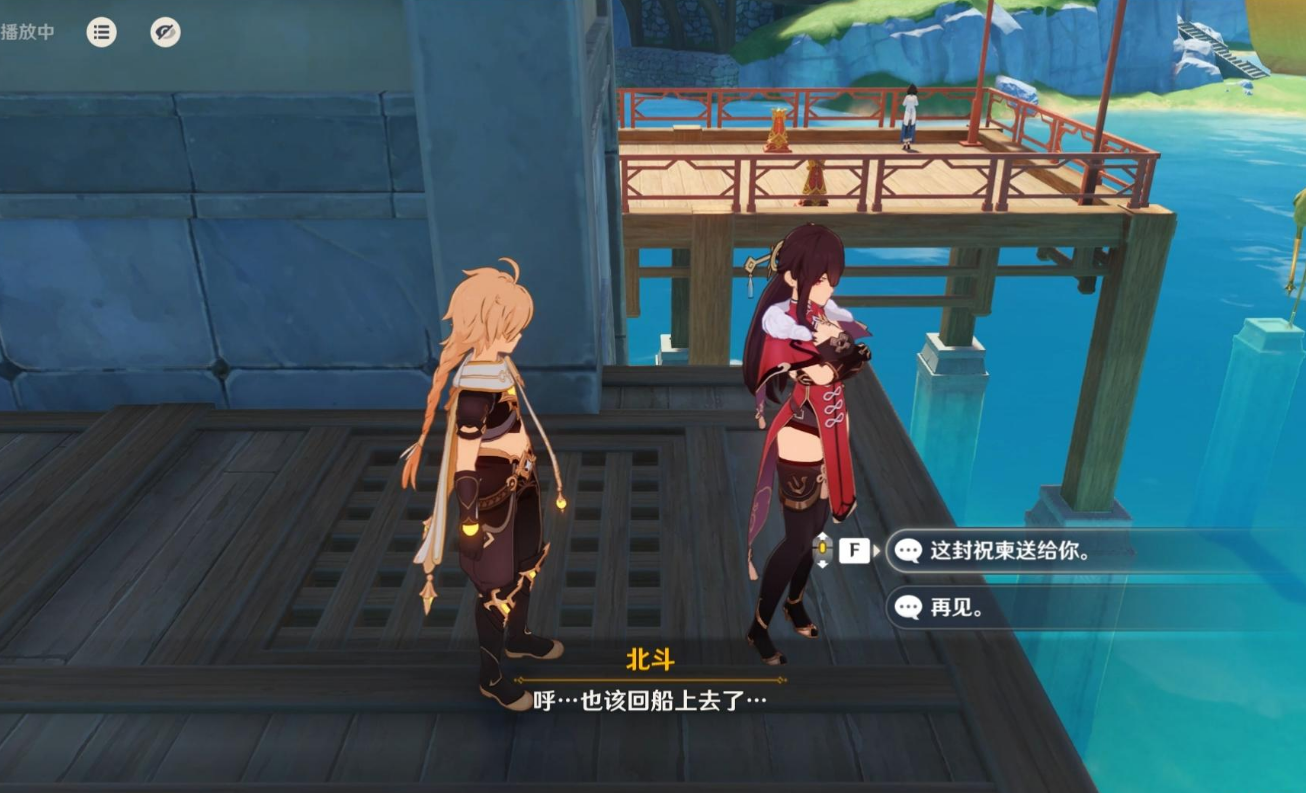Viewport: 1306px width, 793px height.
Task: Click the yellow indicator on the option scroll bar
Action: tap(822, 548)
